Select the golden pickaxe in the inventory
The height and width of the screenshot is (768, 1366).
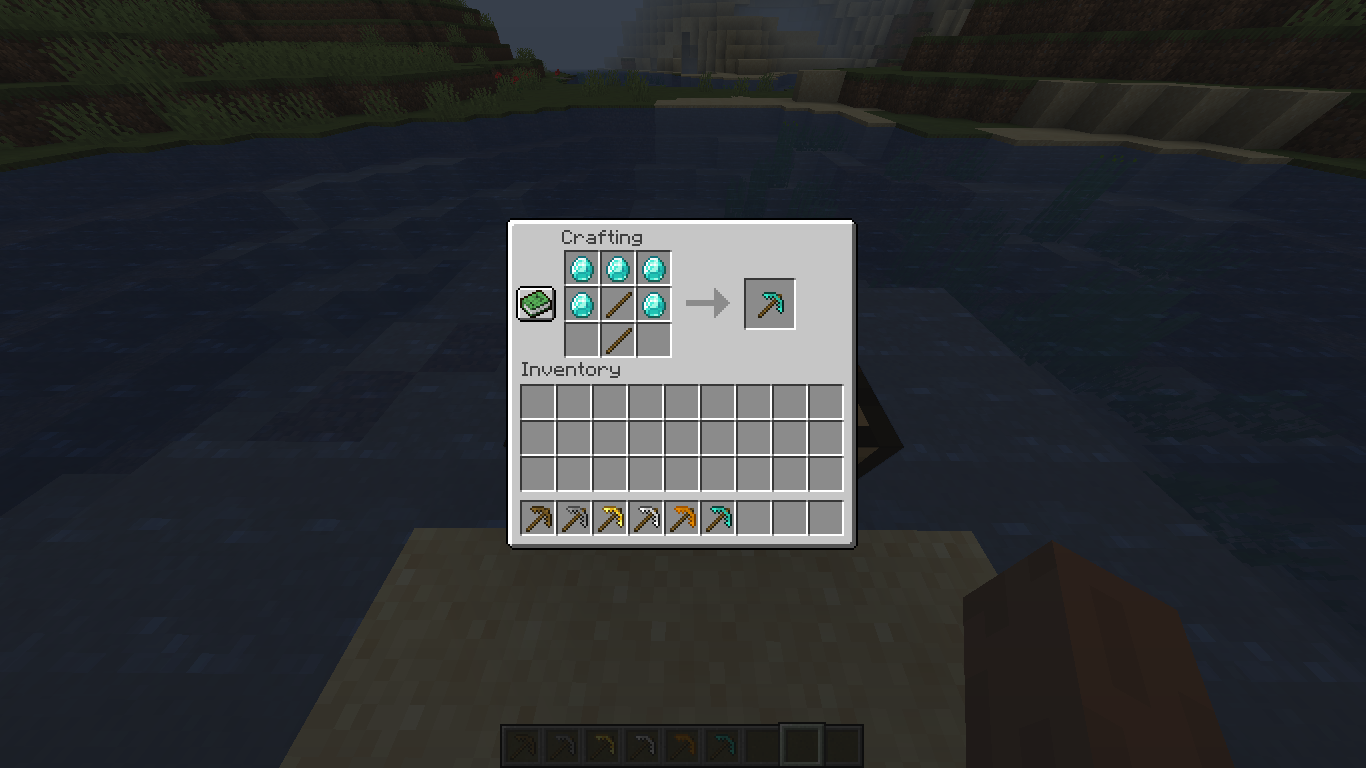(x=609, y=517)
